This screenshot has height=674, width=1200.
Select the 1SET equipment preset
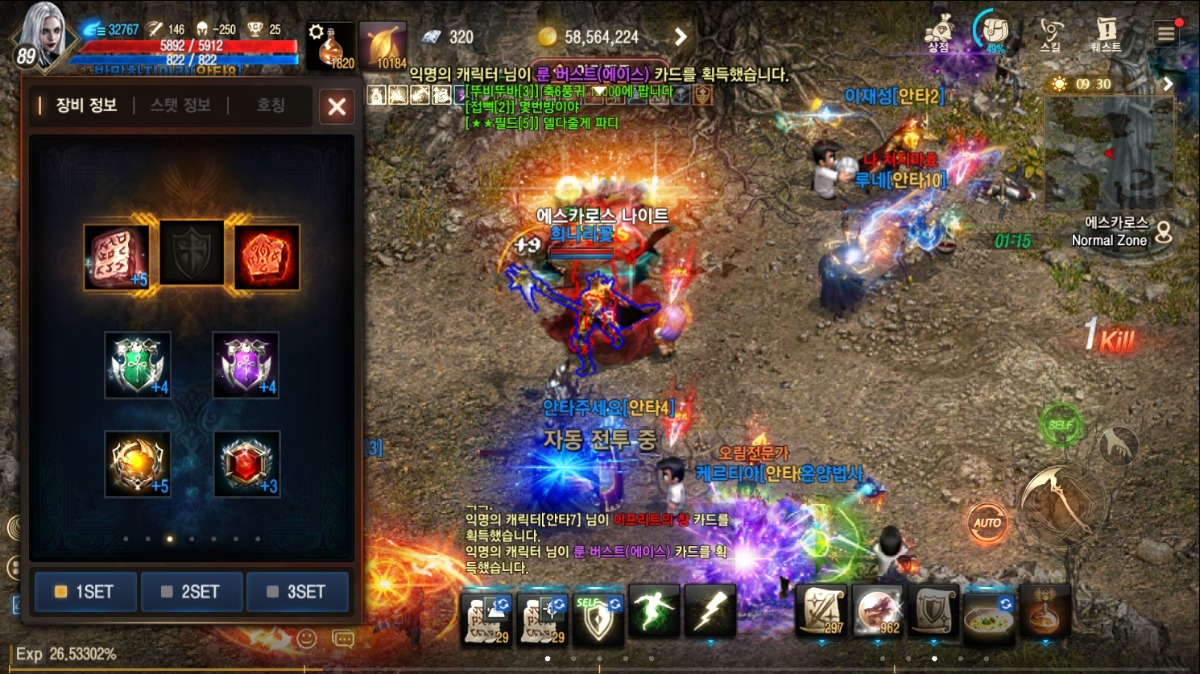tap(85, 591)
